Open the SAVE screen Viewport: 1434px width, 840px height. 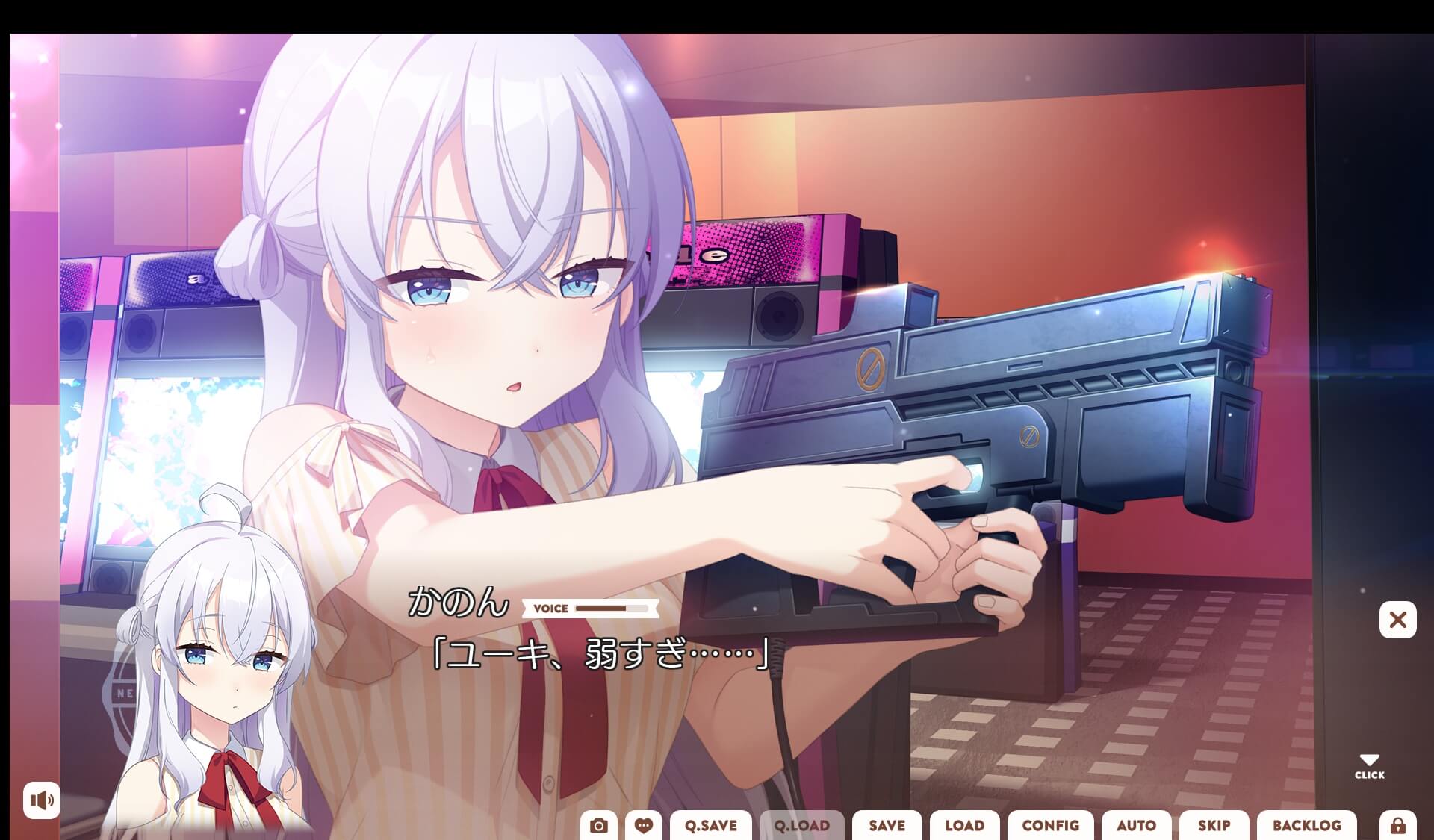pos(887,826)
